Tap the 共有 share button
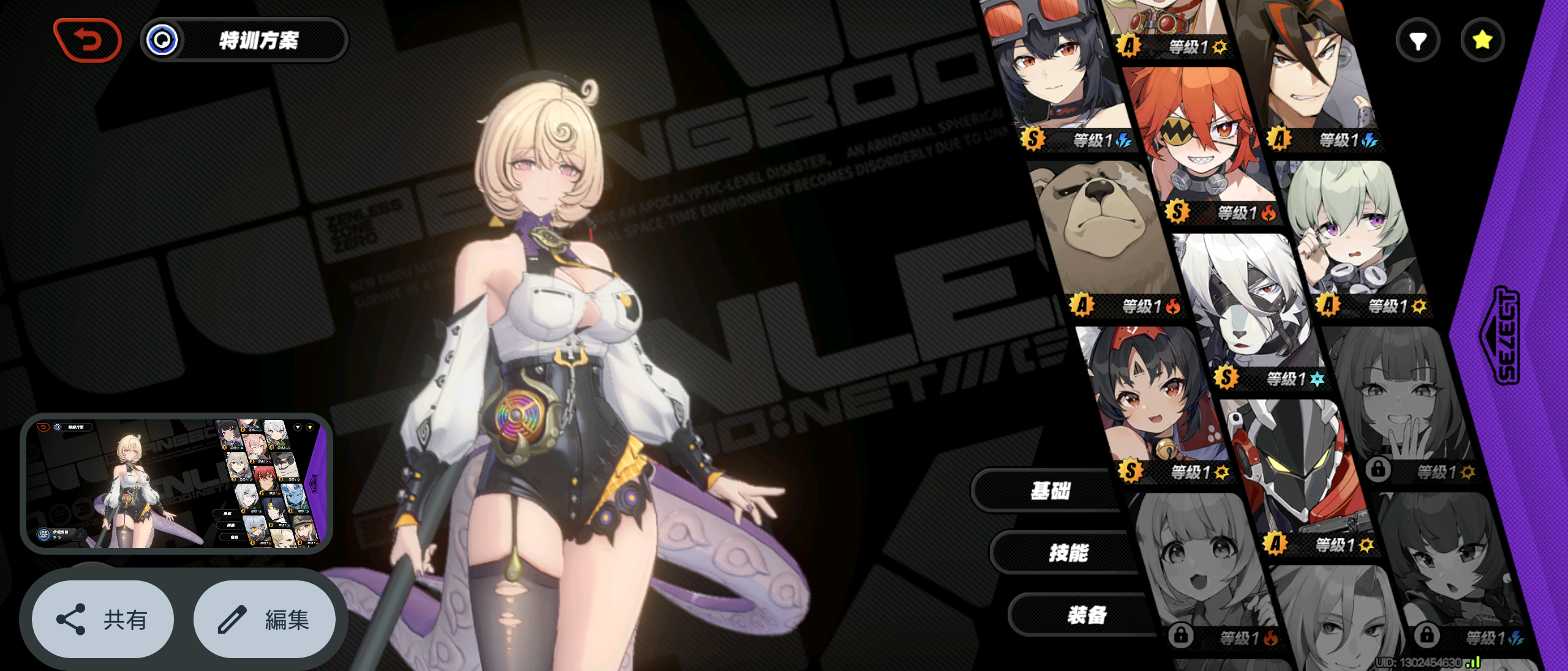 [x=103, y=620]
